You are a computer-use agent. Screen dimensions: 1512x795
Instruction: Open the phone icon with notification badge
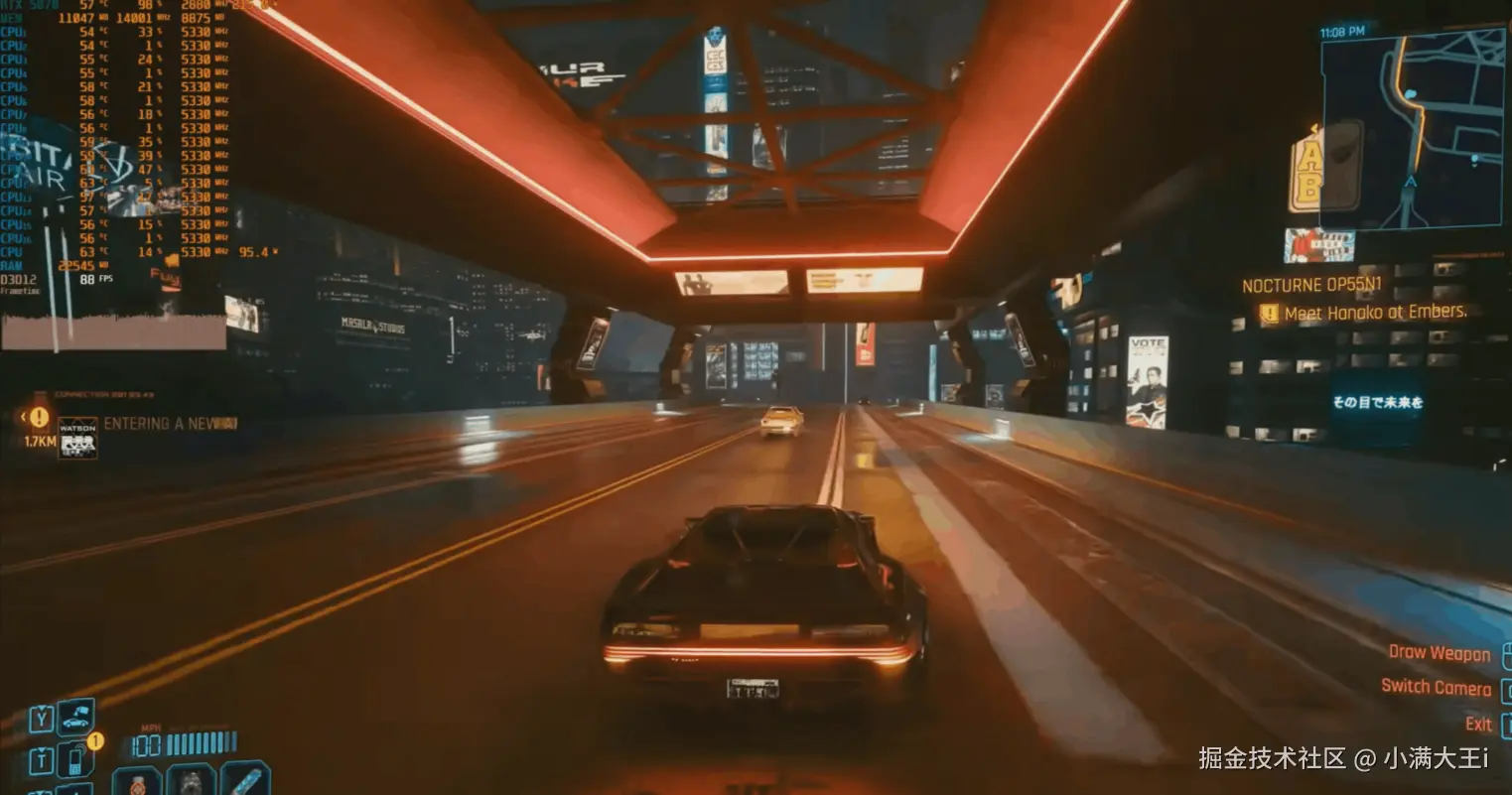coord(75,759)
